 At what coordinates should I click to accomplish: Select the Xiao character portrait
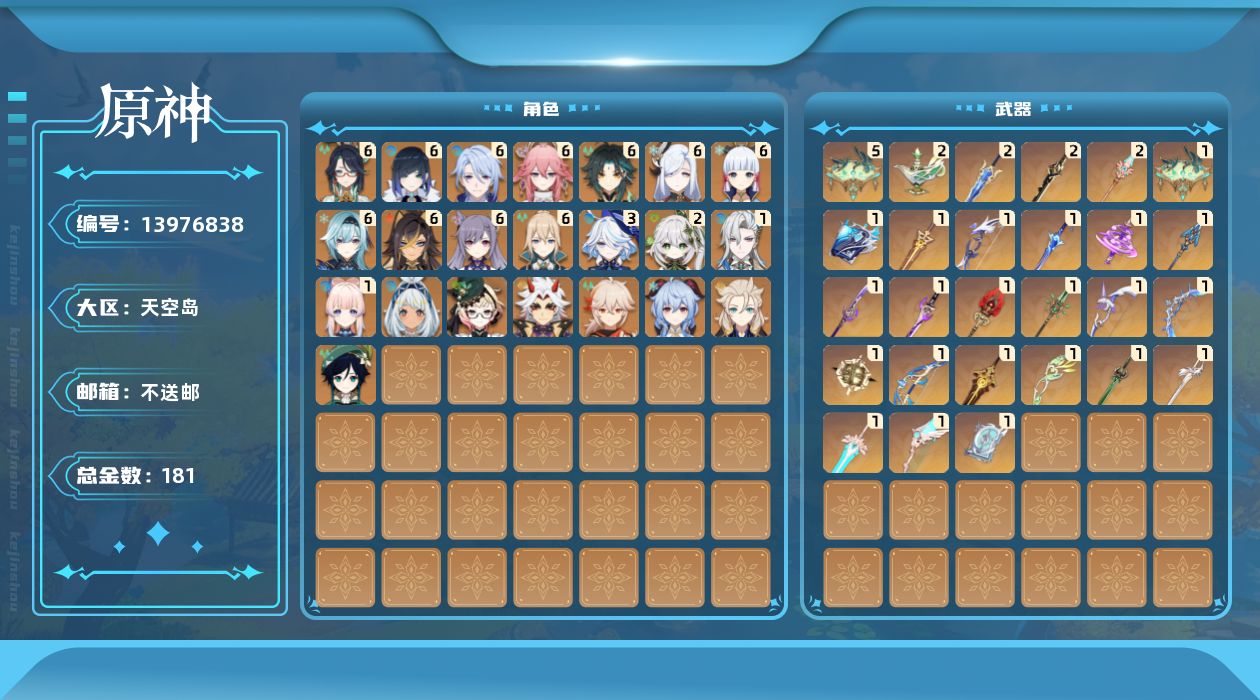(x=610, y=172)
